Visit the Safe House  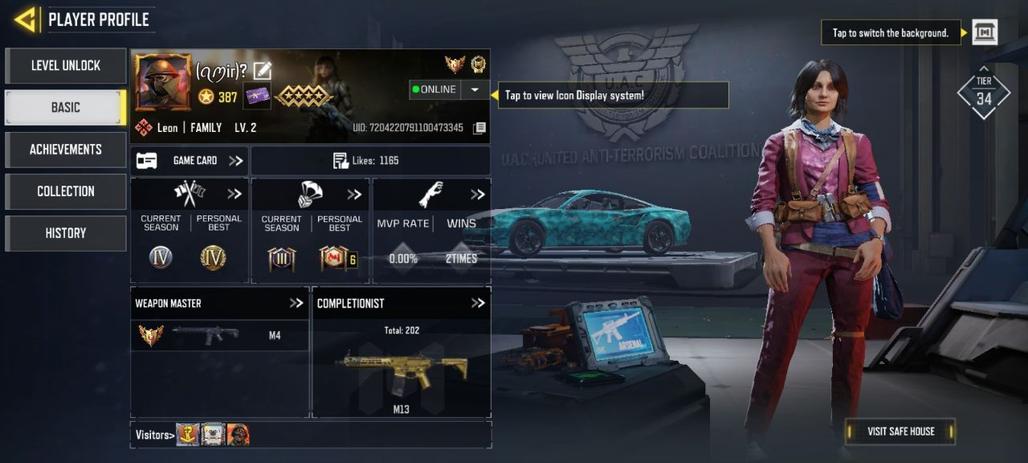(x=900, y=431)
